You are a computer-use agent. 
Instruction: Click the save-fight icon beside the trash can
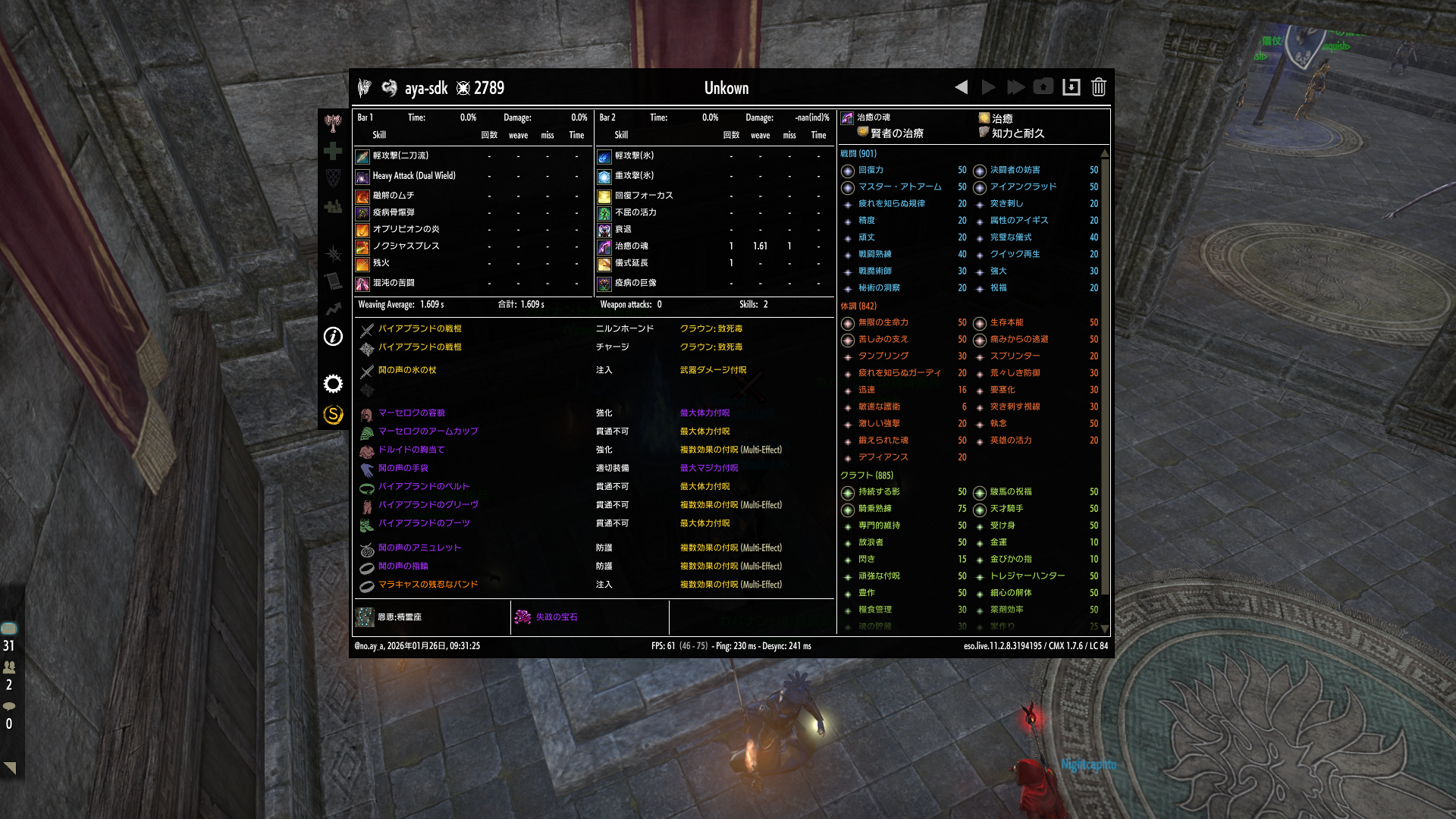tap(1071, 87)
